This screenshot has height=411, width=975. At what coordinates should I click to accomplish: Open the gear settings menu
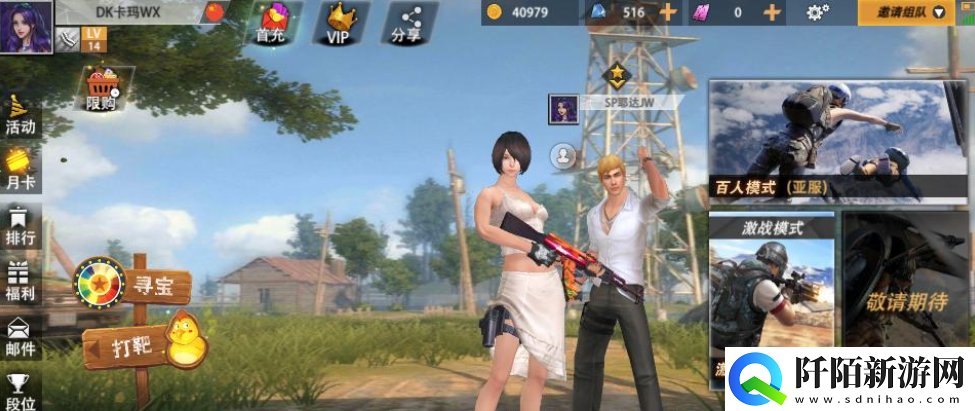point(818,12)
